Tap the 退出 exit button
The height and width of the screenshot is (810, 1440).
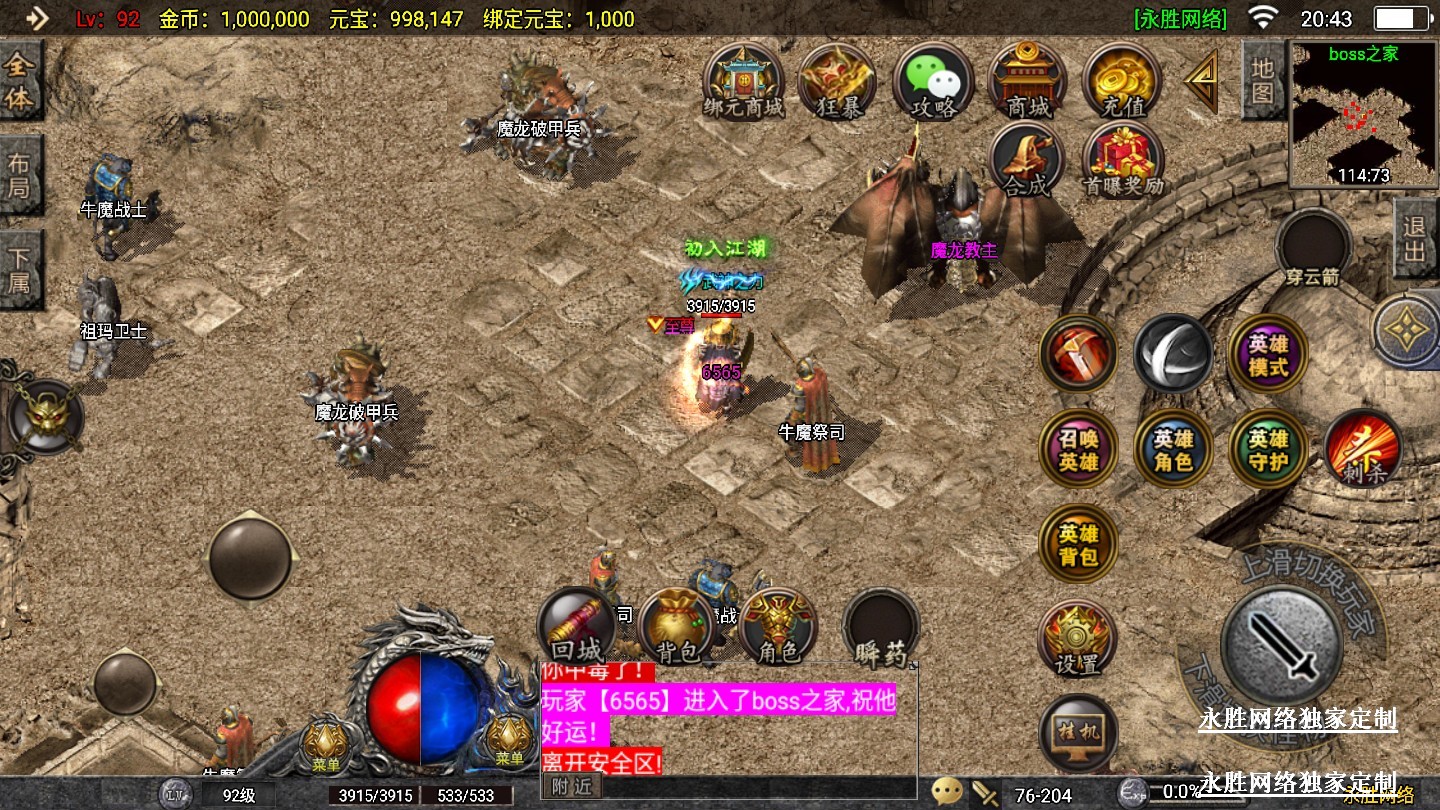(x=1415, y=238)
